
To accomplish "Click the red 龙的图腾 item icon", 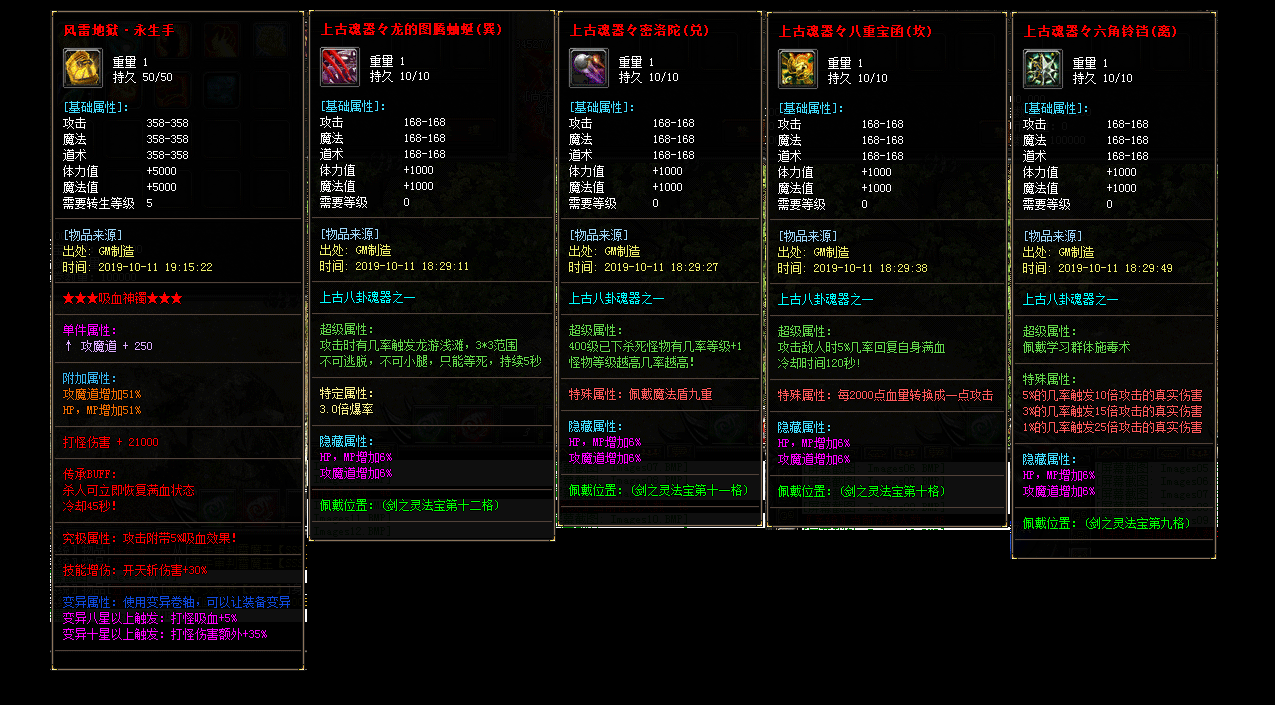I will (340, 67).
